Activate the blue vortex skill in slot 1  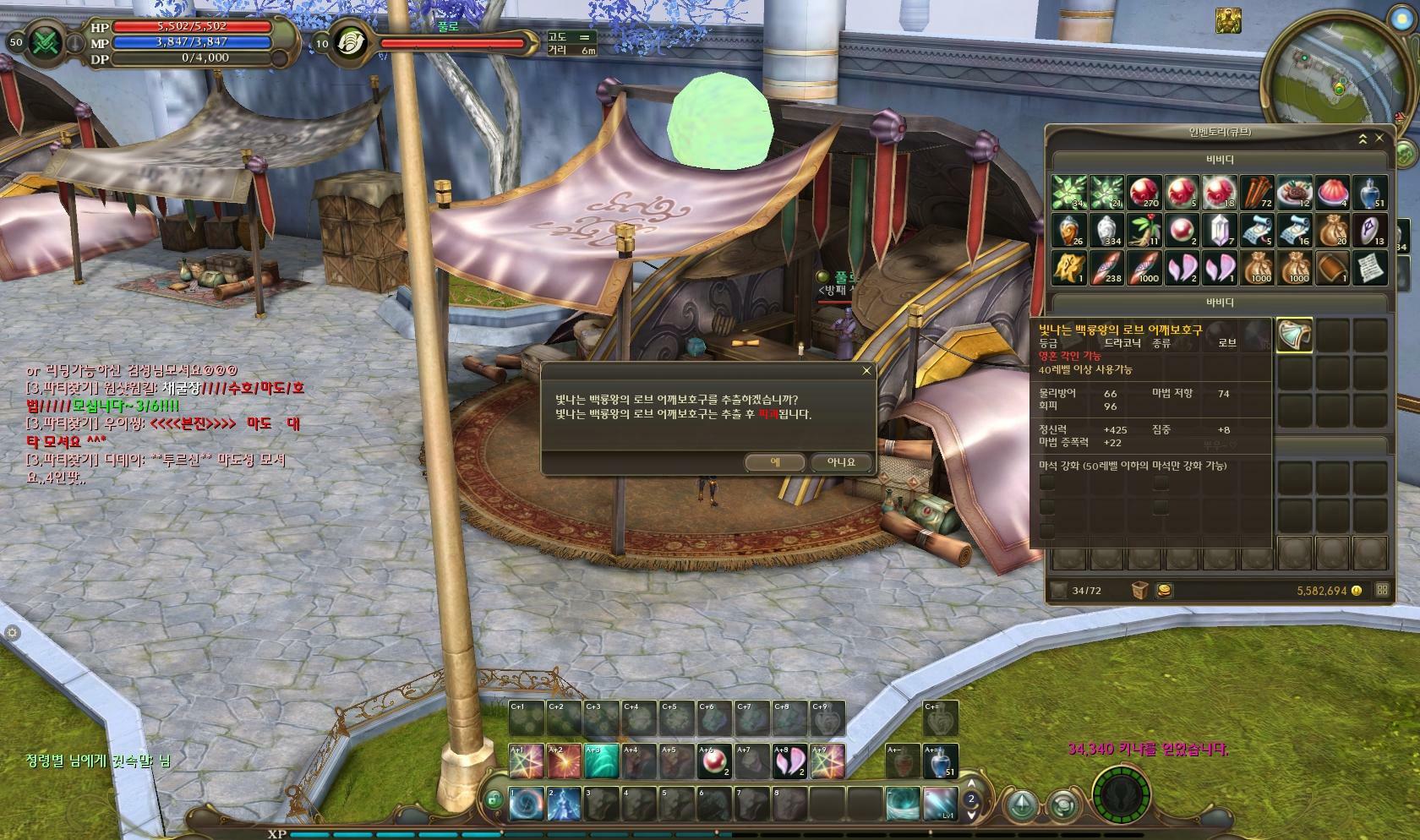coord(527,804)
